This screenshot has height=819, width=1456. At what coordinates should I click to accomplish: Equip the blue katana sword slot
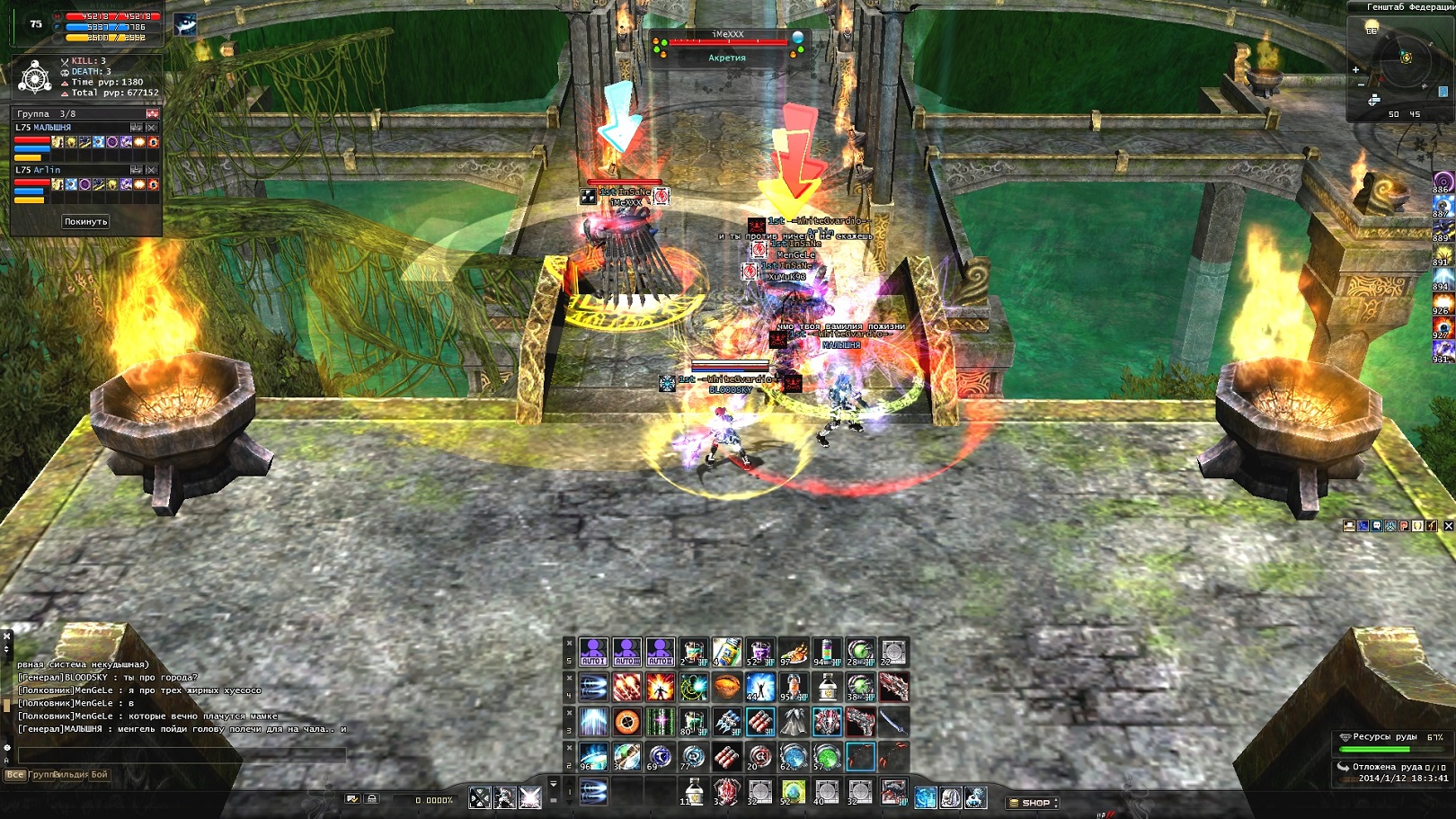pyautogui.click(x=892, y=722)
